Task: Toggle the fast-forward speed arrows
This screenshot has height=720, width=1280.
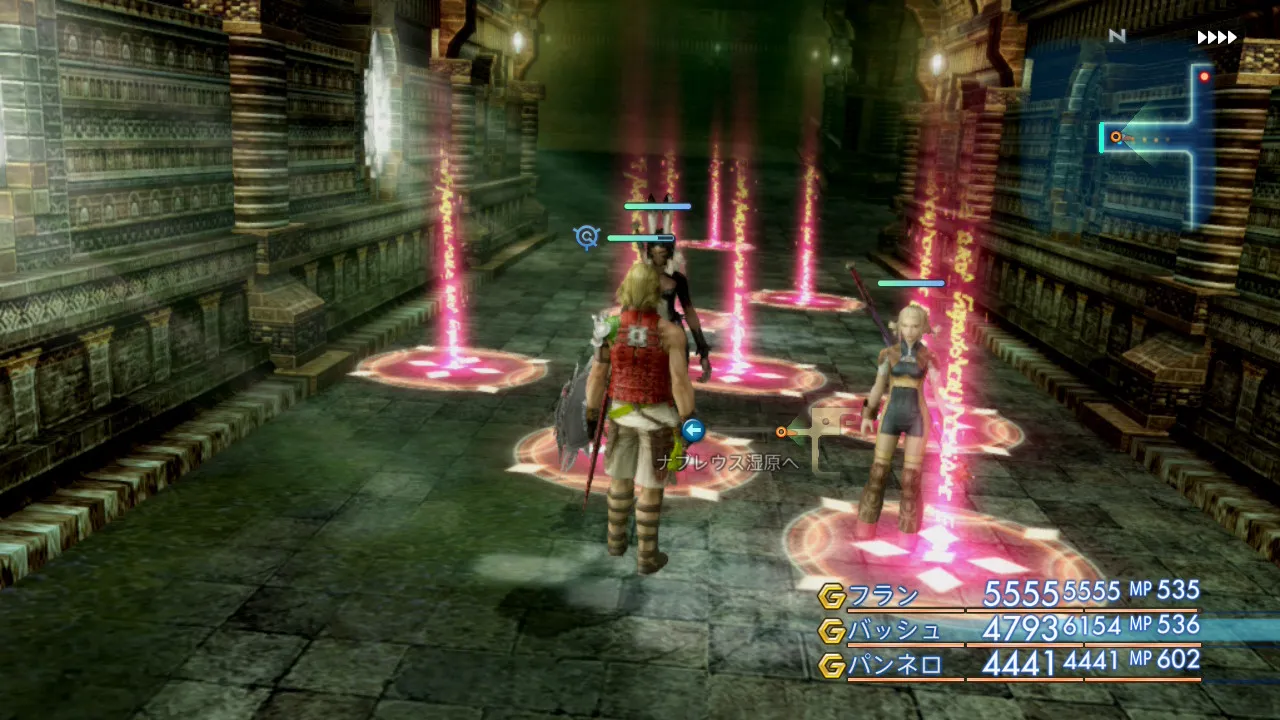Action: (1217, 38)
